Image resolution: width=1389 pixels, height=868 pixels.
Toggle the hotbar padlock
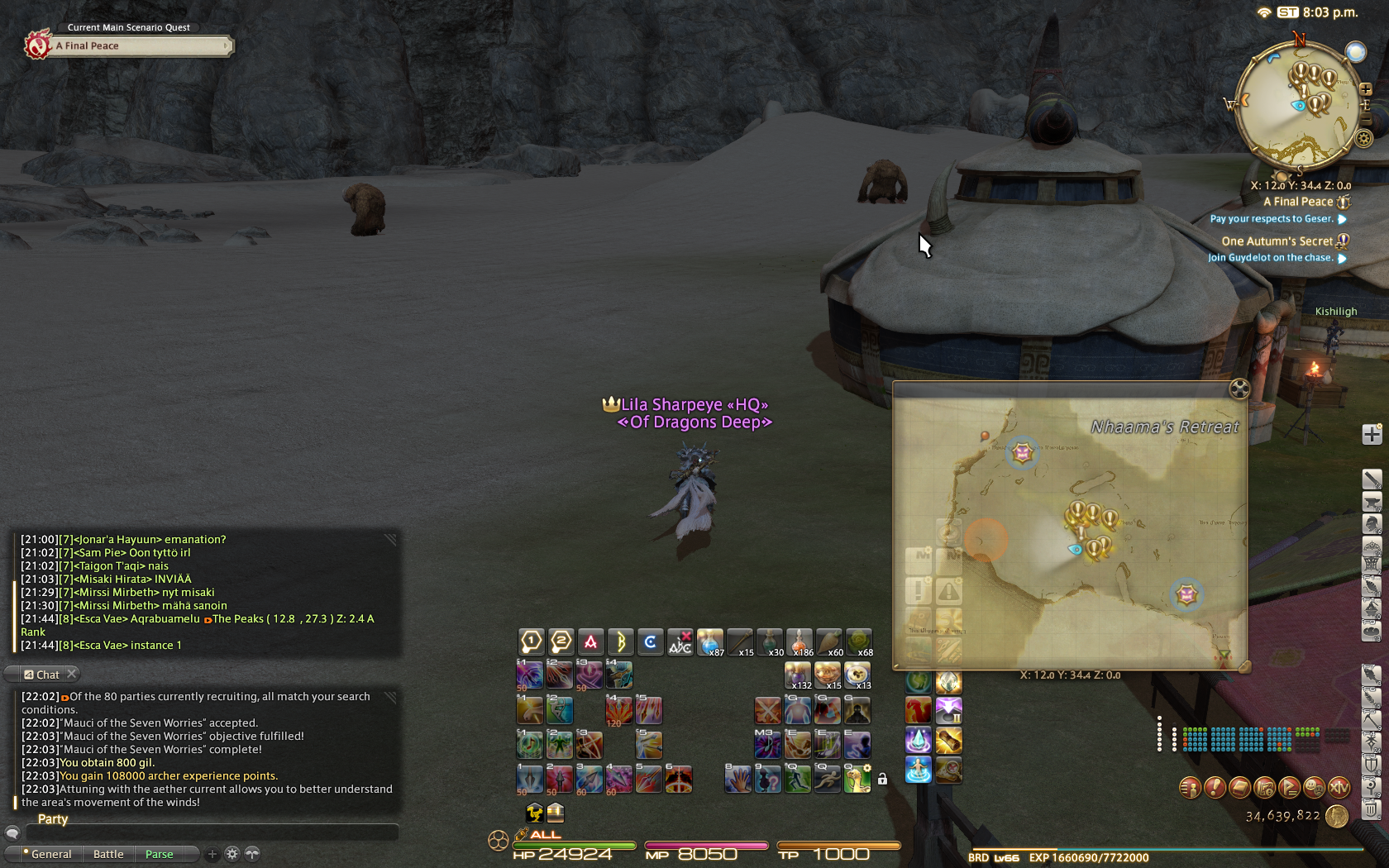[882, 779]
